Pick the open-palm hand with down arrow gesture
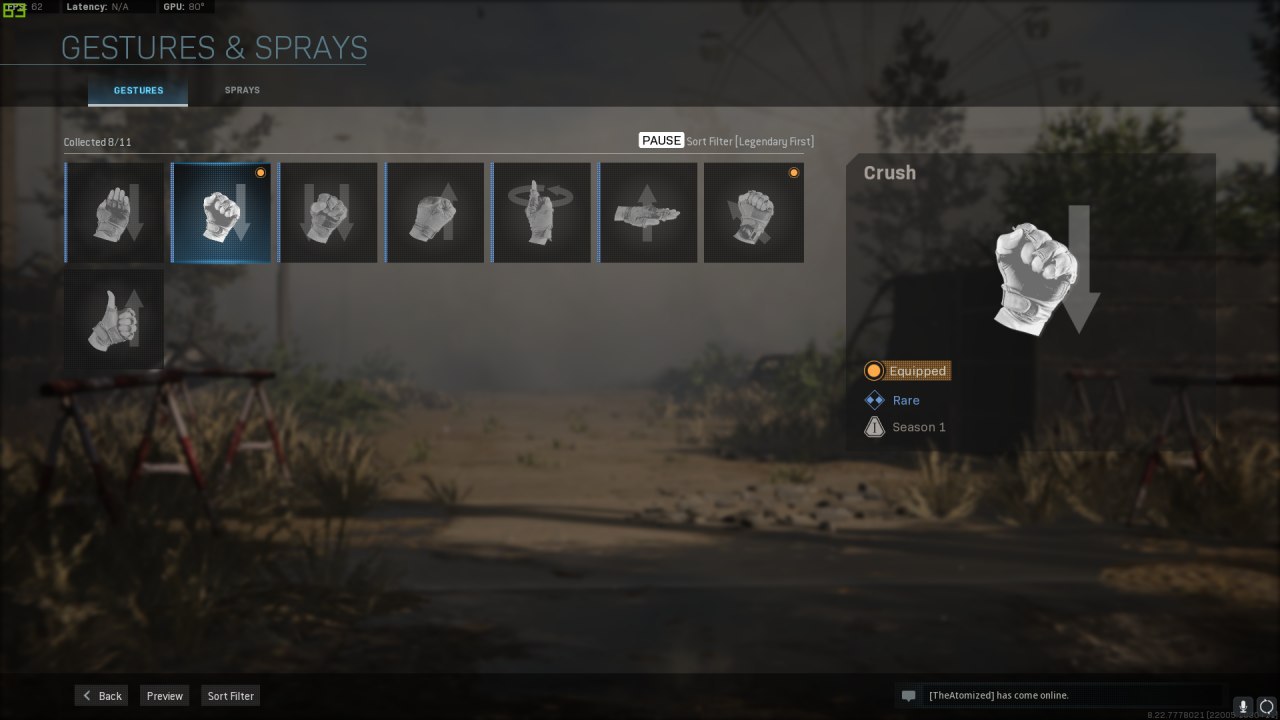 click(x=114, y=213)
